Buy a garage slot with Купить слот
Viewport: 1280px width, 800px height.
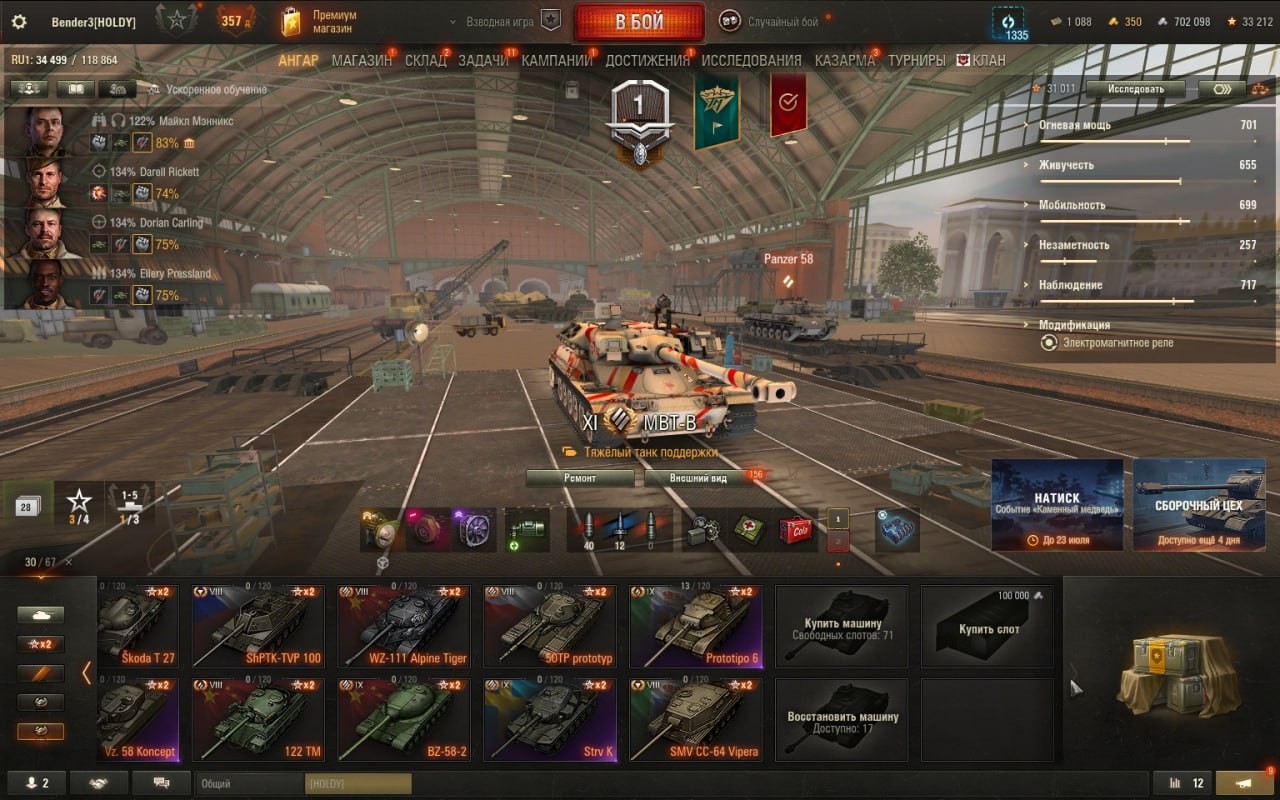(x=988, y=627)
